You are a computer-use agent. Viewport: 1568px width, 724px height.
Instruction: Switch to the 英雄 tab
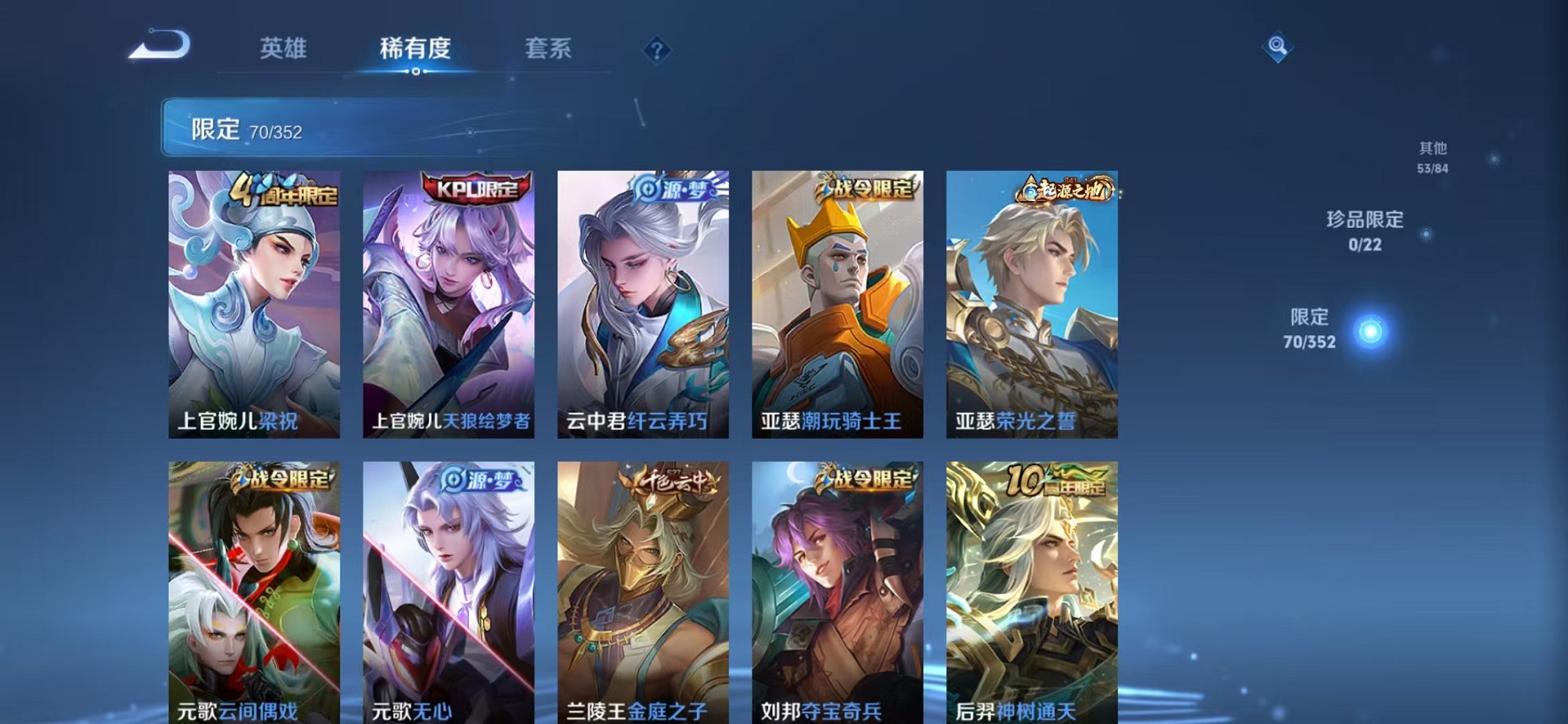285,50
